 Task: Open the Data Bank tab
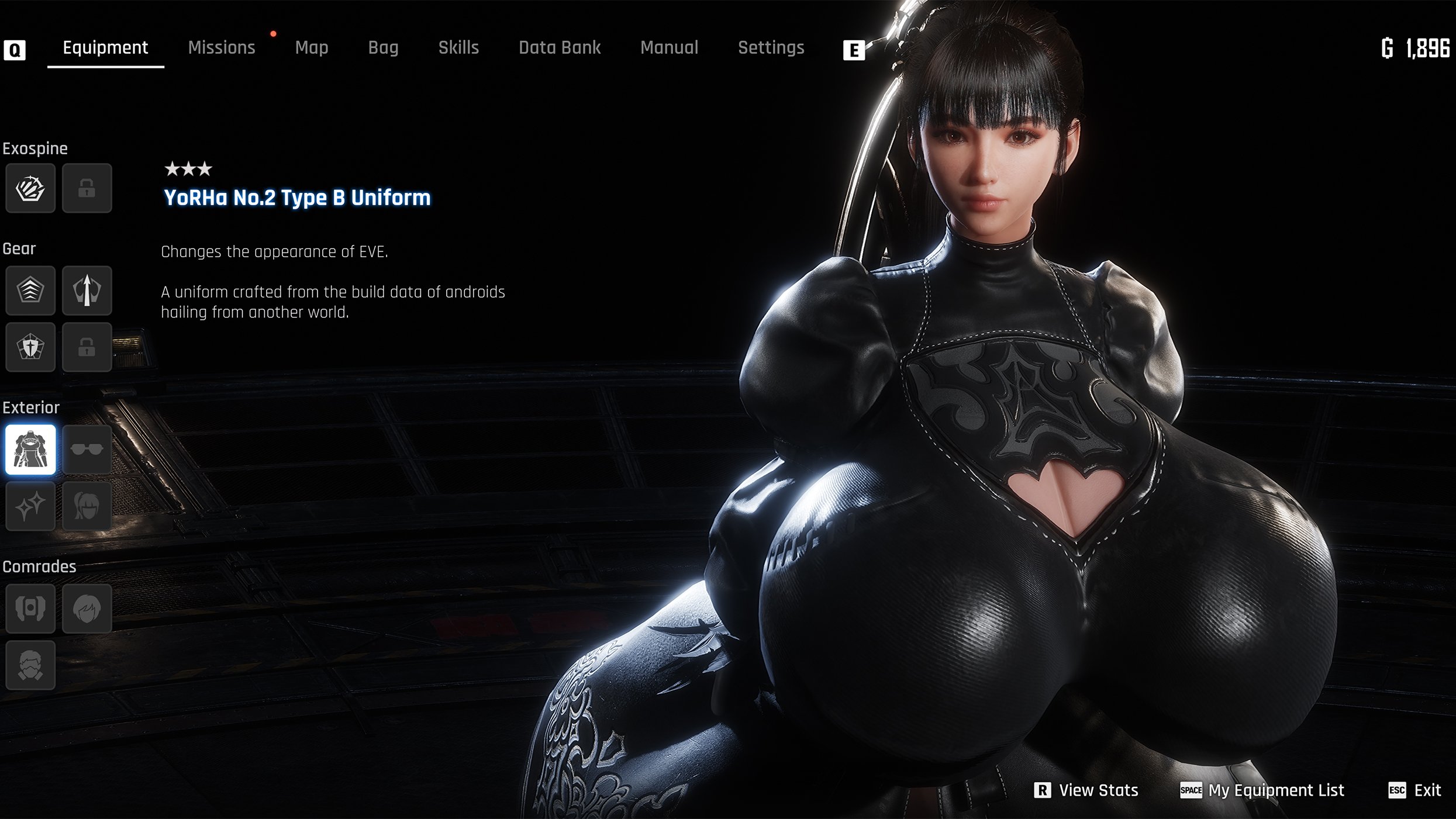click(x=560, y=48)
